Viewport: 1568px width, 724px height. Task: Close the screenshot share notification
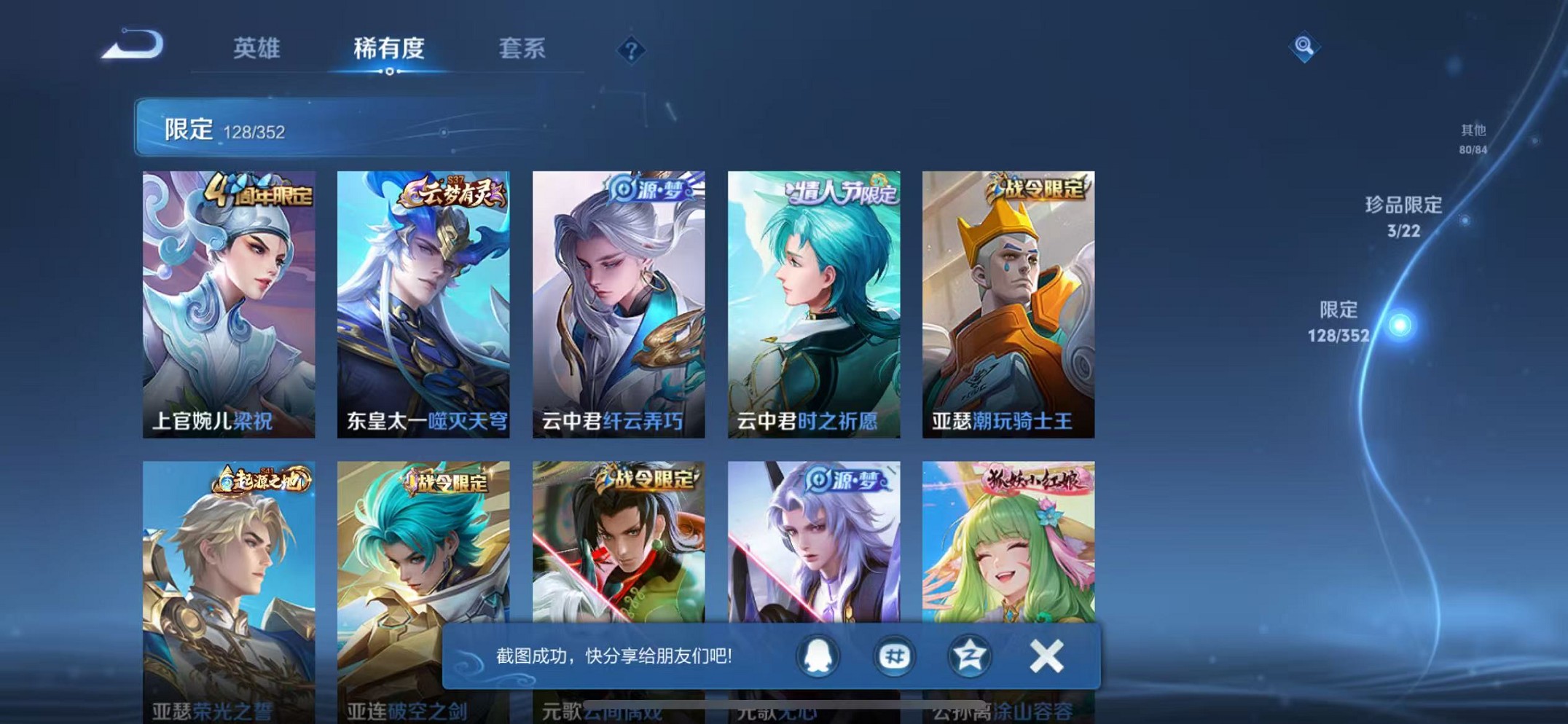1047,655
